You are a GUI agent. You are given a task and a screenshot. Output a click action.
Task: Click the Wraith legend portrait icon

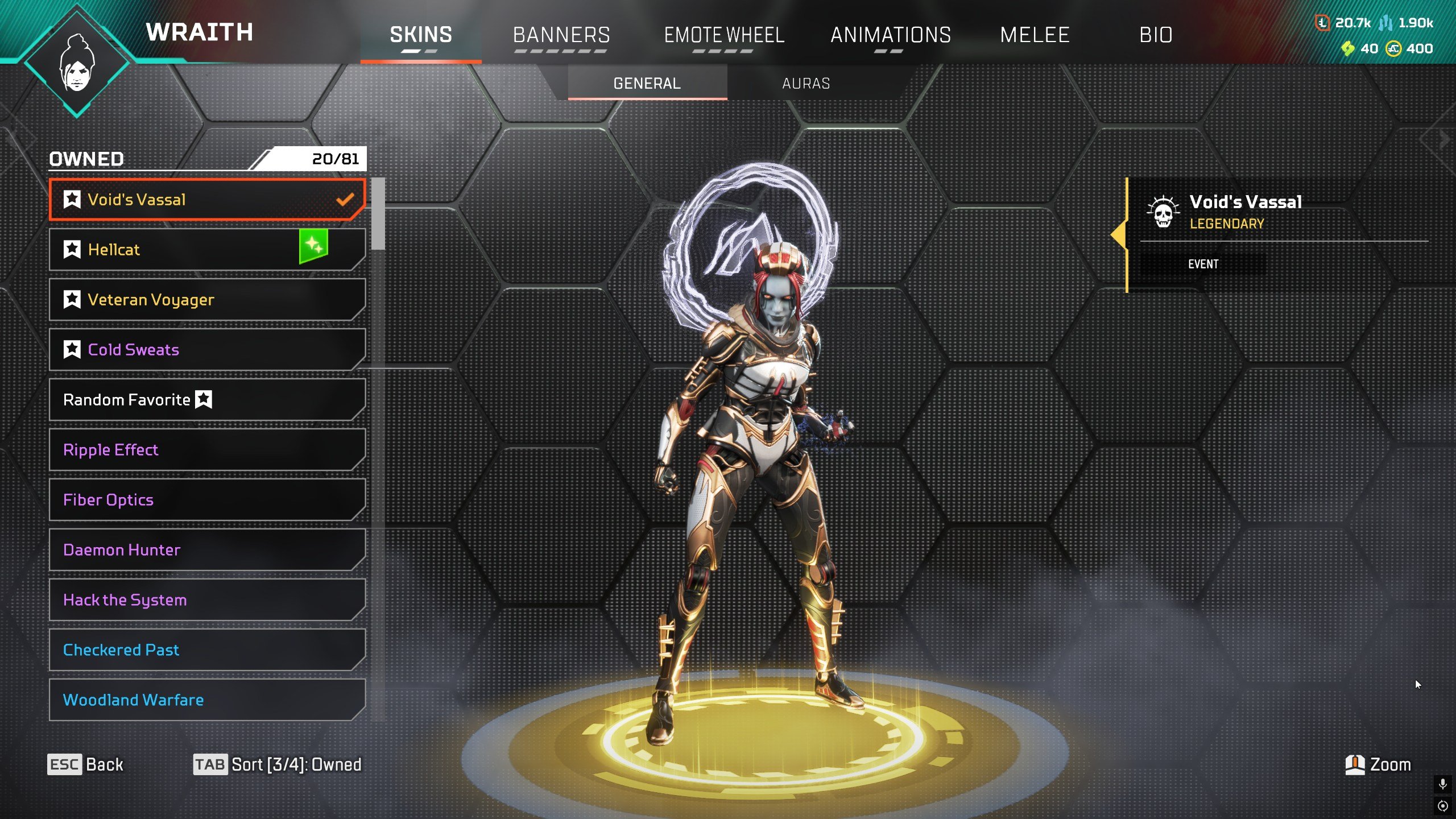click(x=77, y=64)
